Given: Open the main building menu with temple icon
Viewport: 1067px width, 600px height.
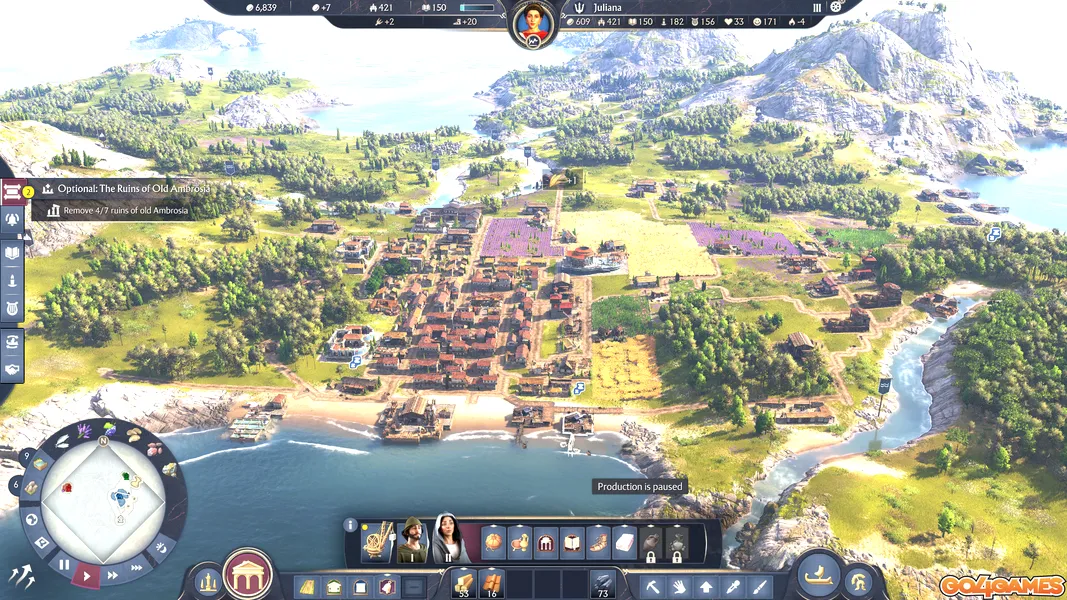Looking at the screenshot, I should pyautogui.click(x=247, y=575).
